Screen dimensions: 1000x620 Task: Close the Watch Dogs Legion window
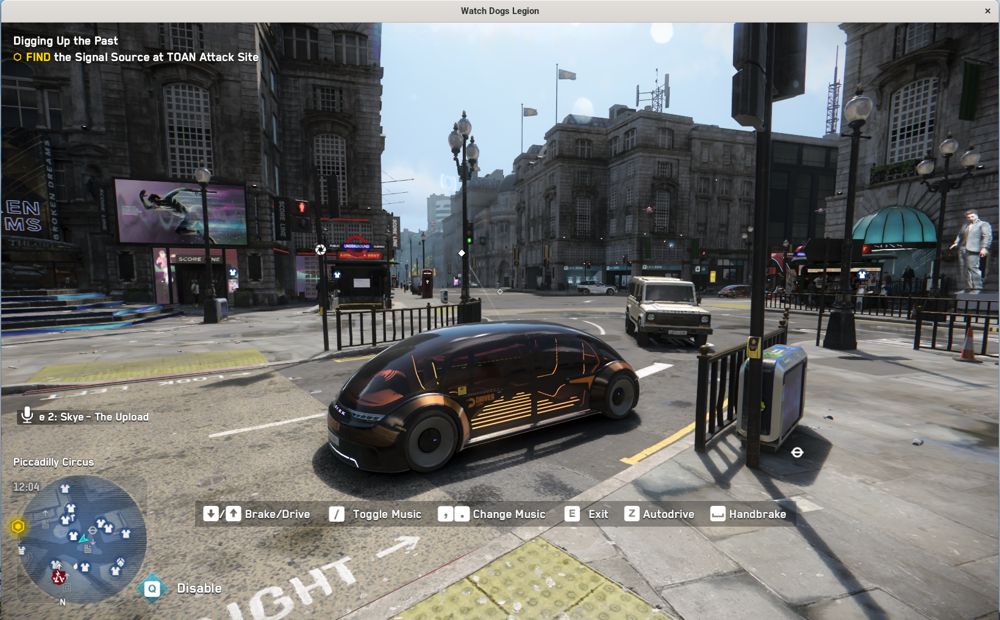[988, 10]
